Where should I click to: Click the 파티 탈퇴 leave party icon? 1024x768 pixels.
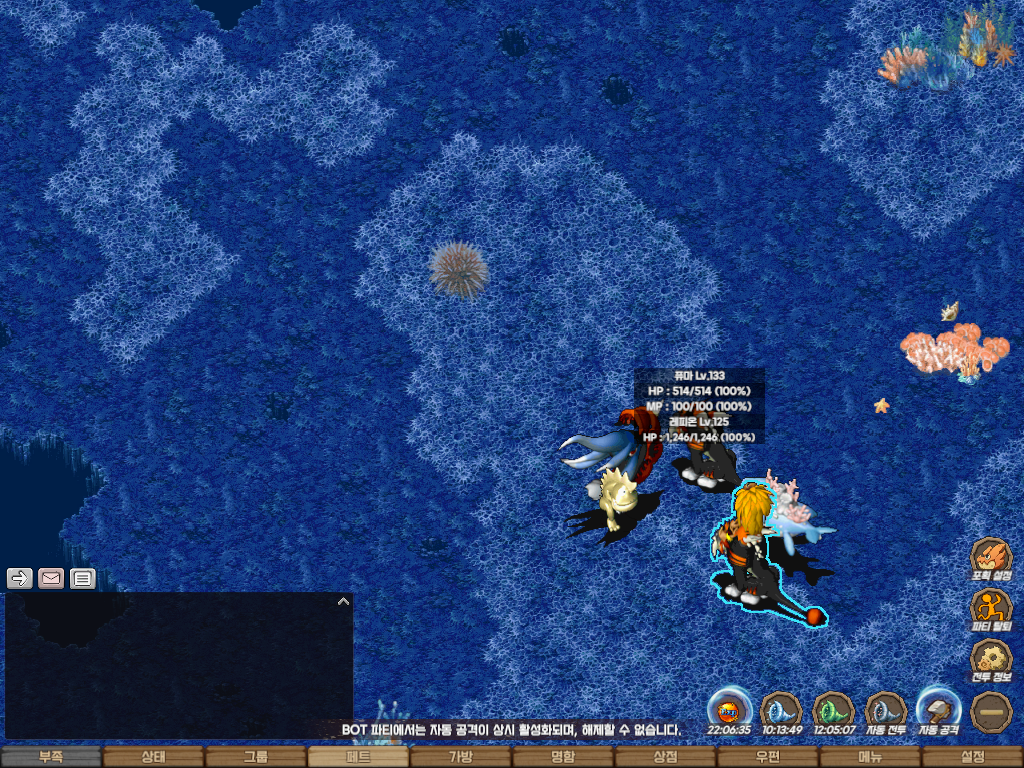(991, 608)
